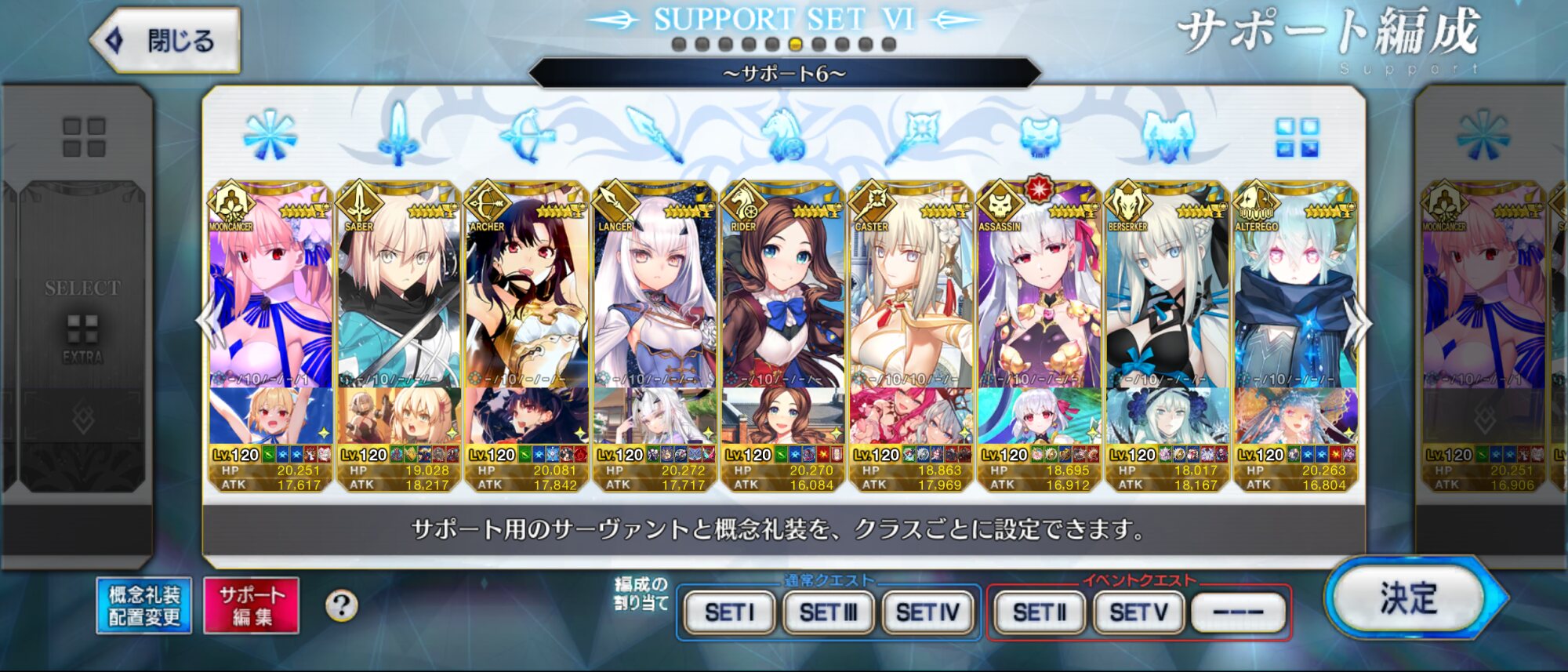
Task: Pick the Berserker support servant card
Action: pos(1167,314)
